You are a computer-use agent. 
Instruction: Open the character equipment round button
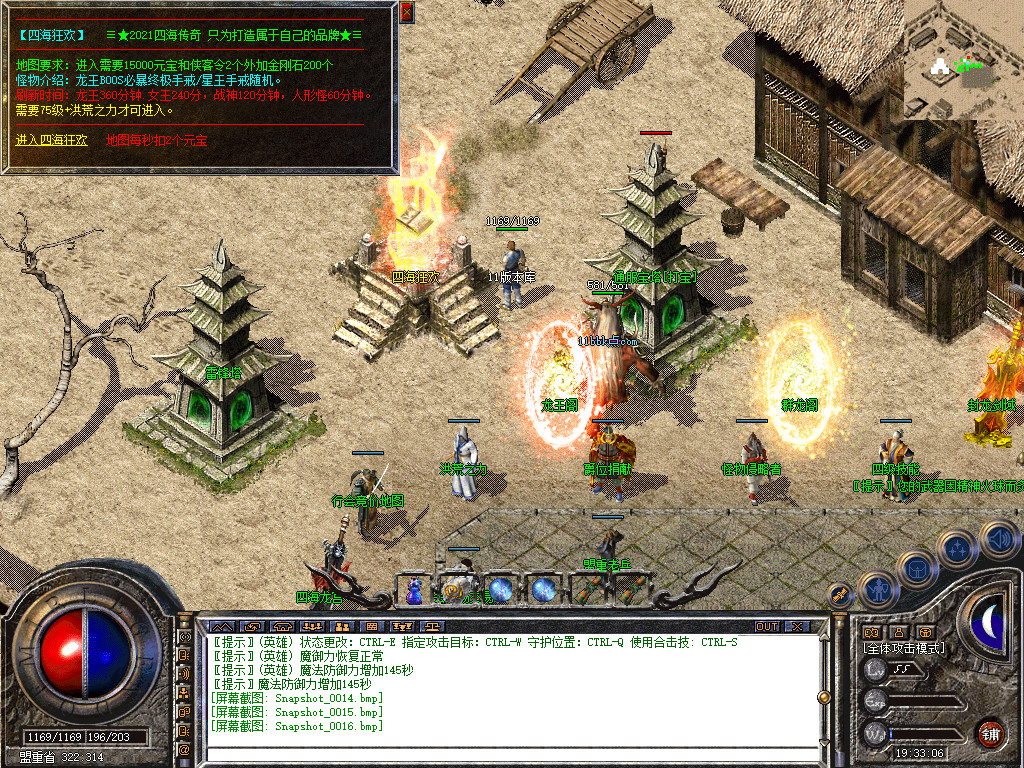[877, 590]
